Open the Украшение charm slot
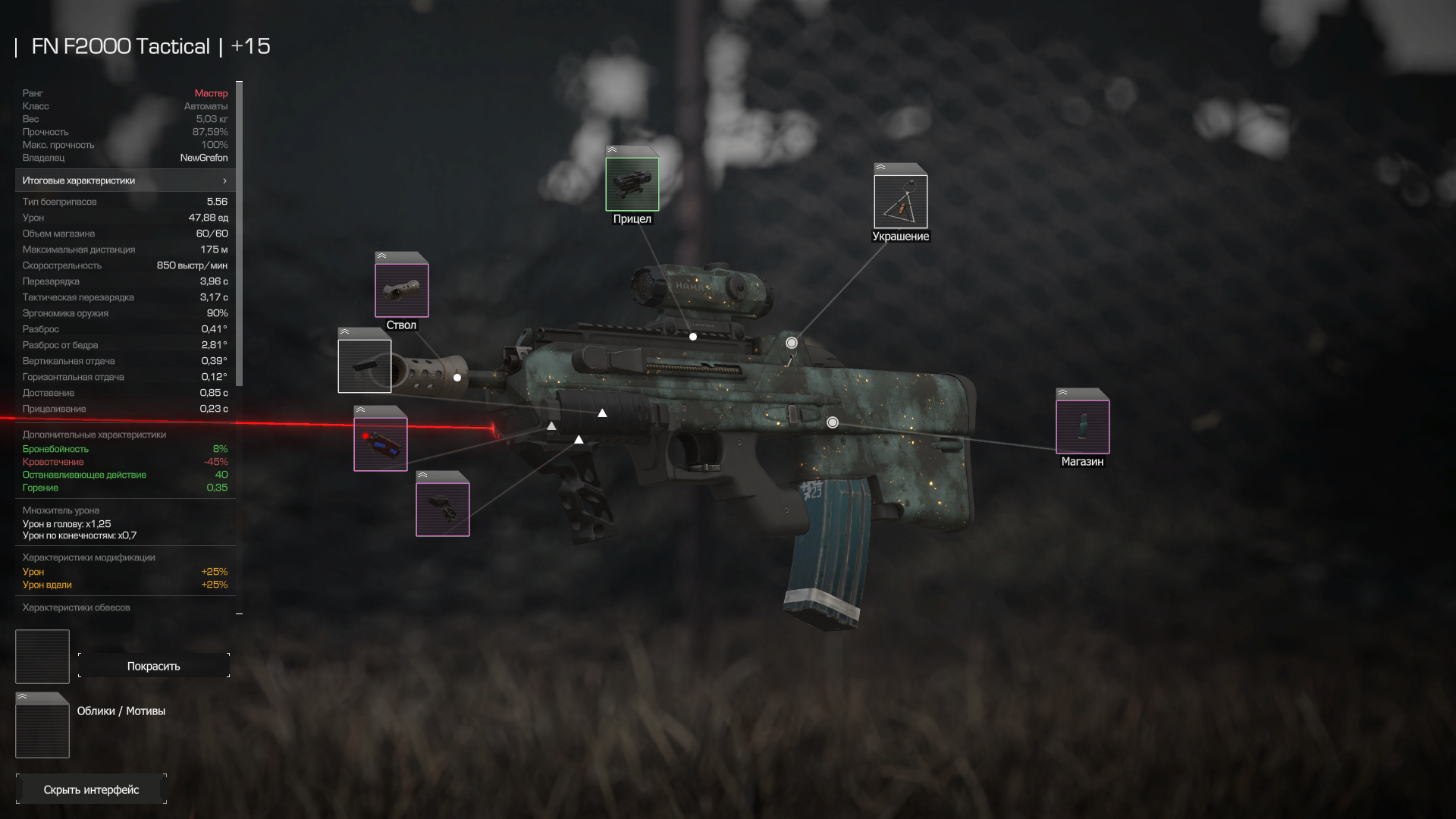 pyautogui.click(x=900, y=201)
